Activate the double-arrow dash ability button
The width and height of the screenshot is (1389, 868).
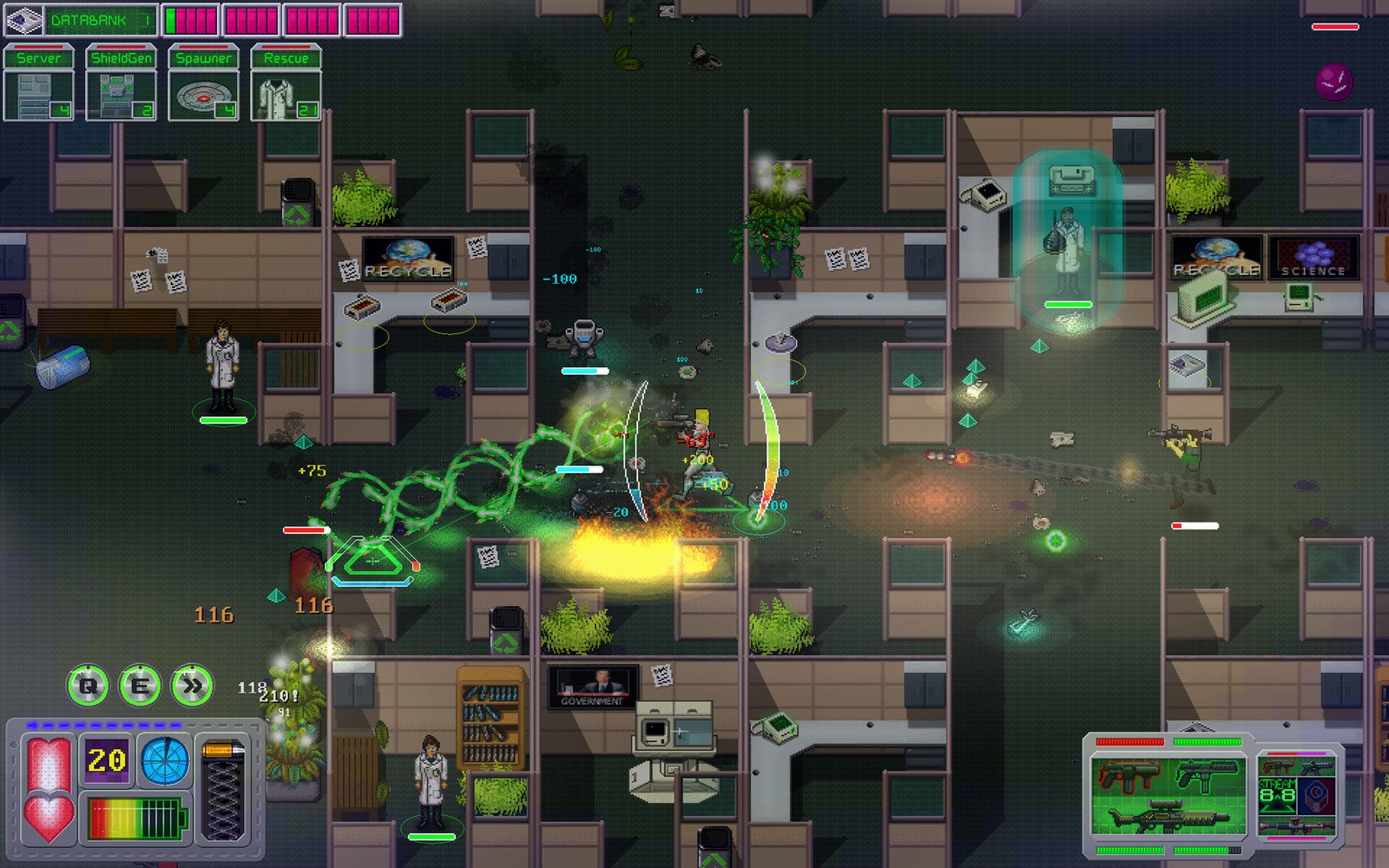click(192, 687)
